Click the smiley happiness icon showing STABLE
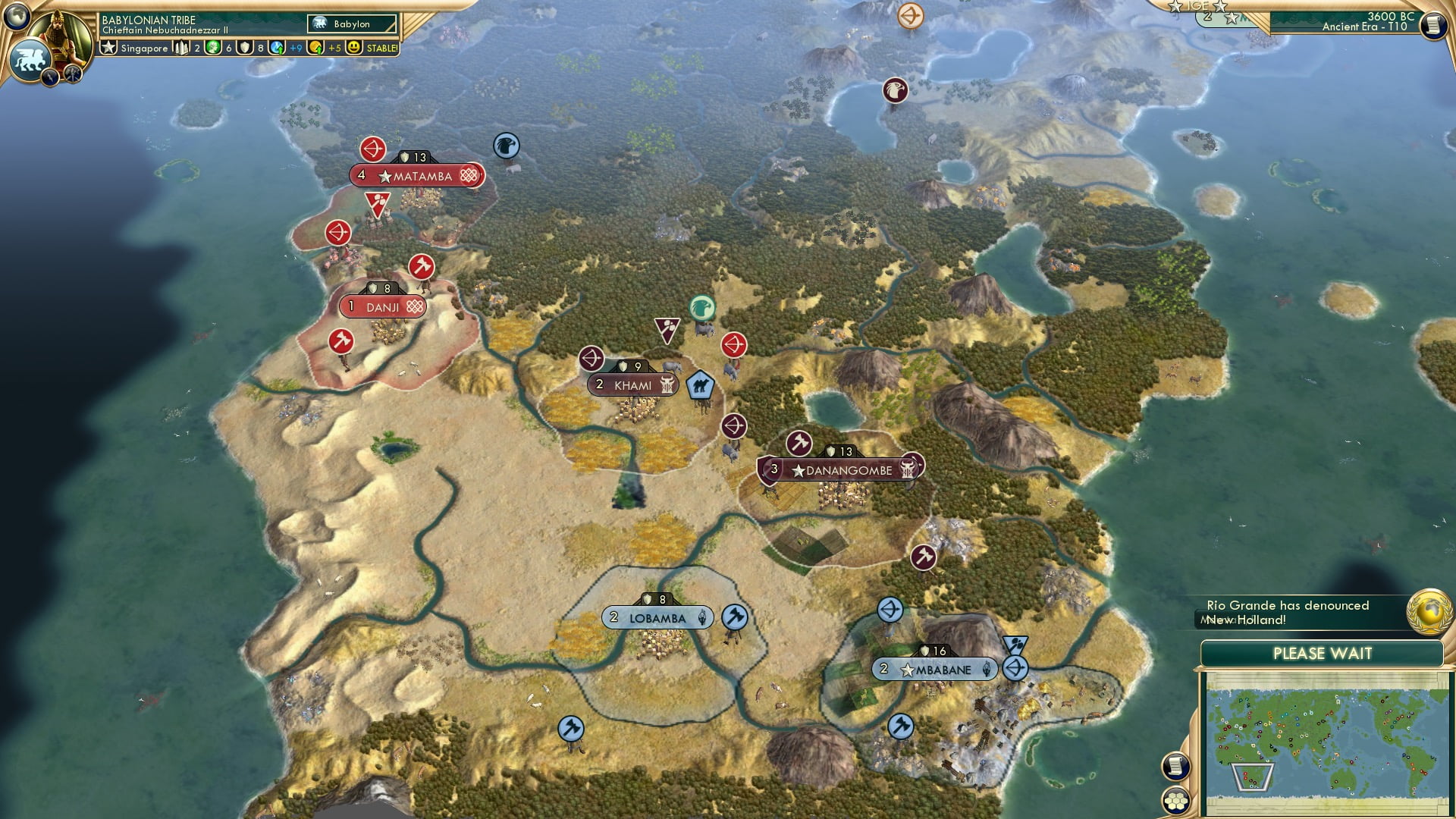This screenshot has width=1456, height=819. (353, 47)
